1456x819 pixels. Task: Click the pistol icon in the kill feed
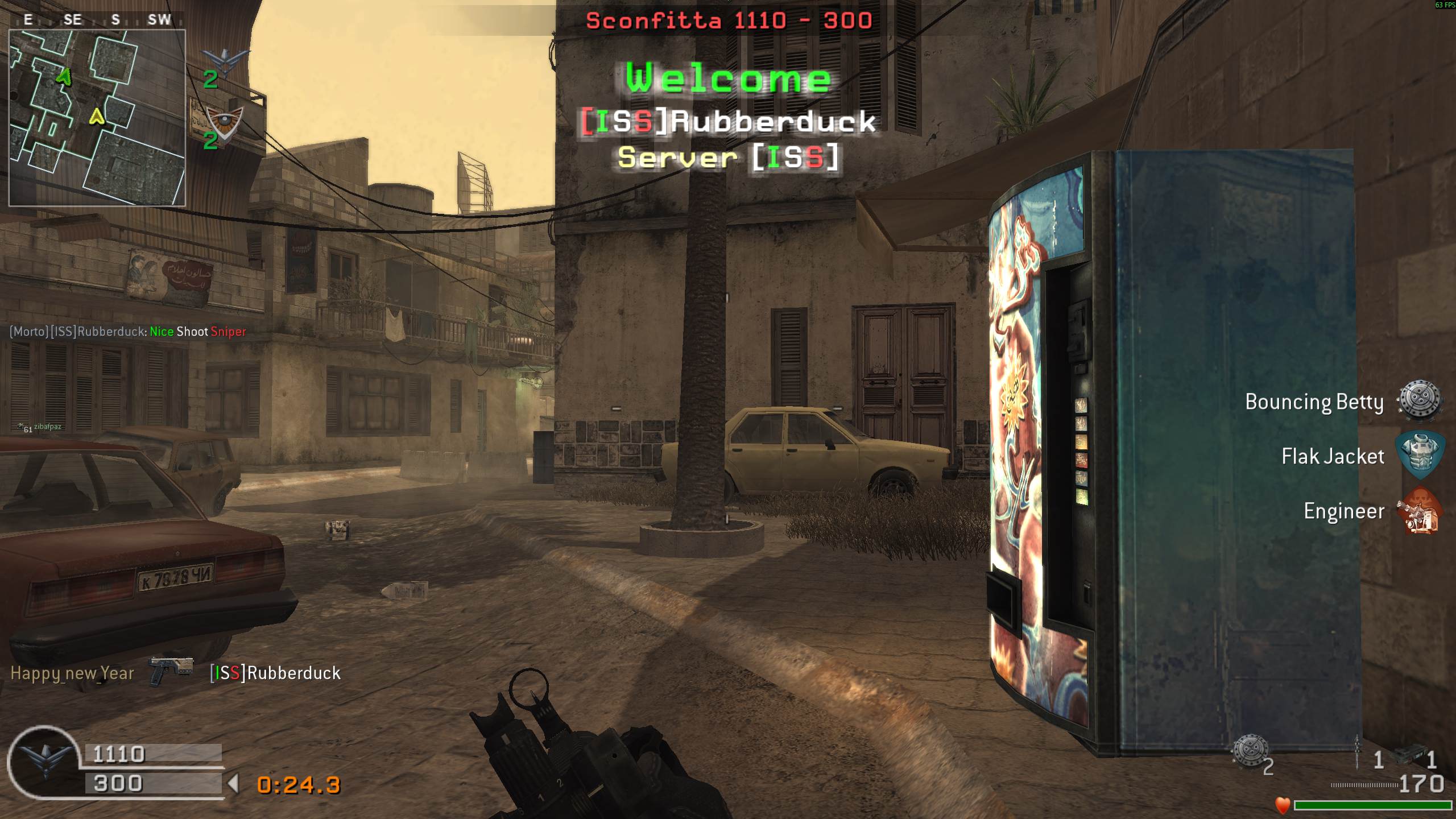[x=171, y=671]
